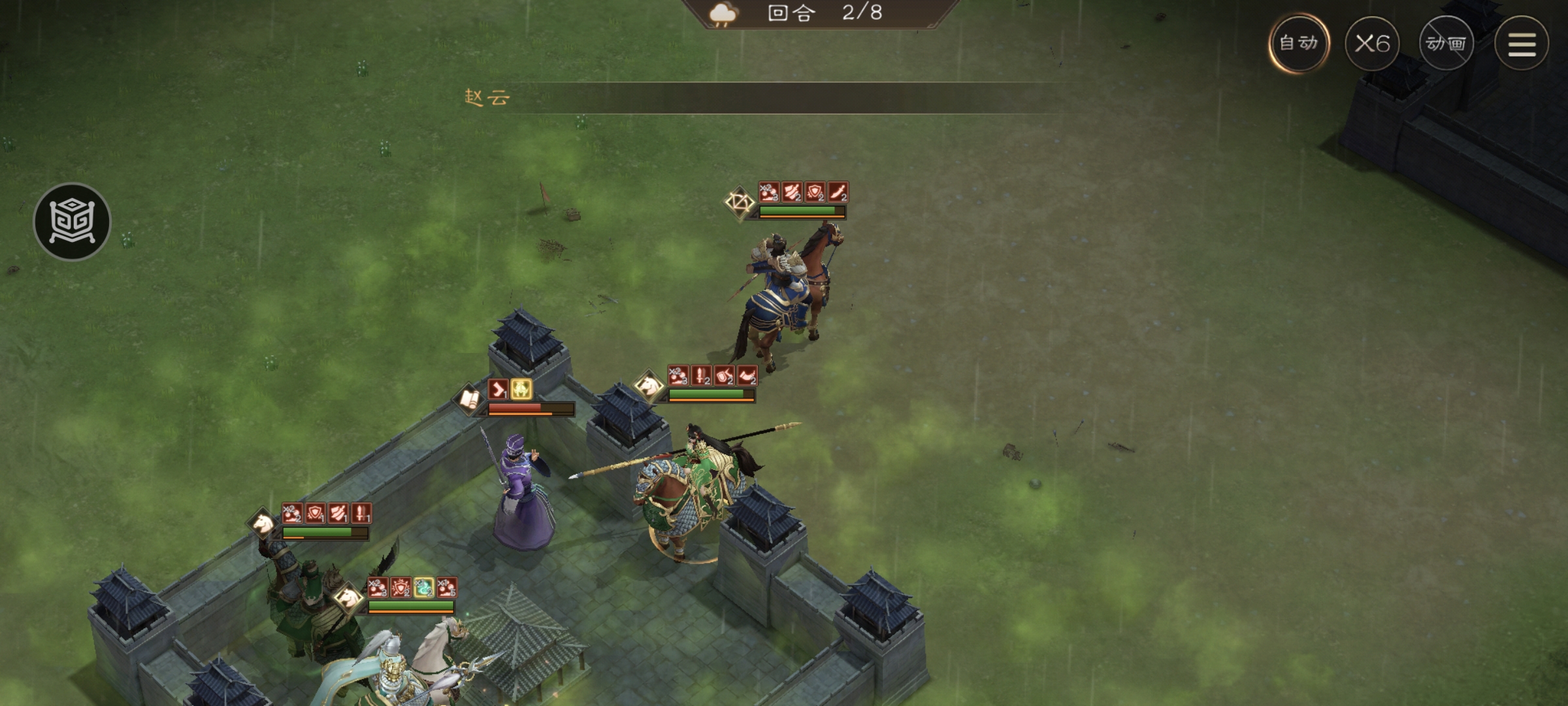Toggle the 自动 auto-battle button
Viewport: 1568px width, 706px height.
tap(1299, 43)
